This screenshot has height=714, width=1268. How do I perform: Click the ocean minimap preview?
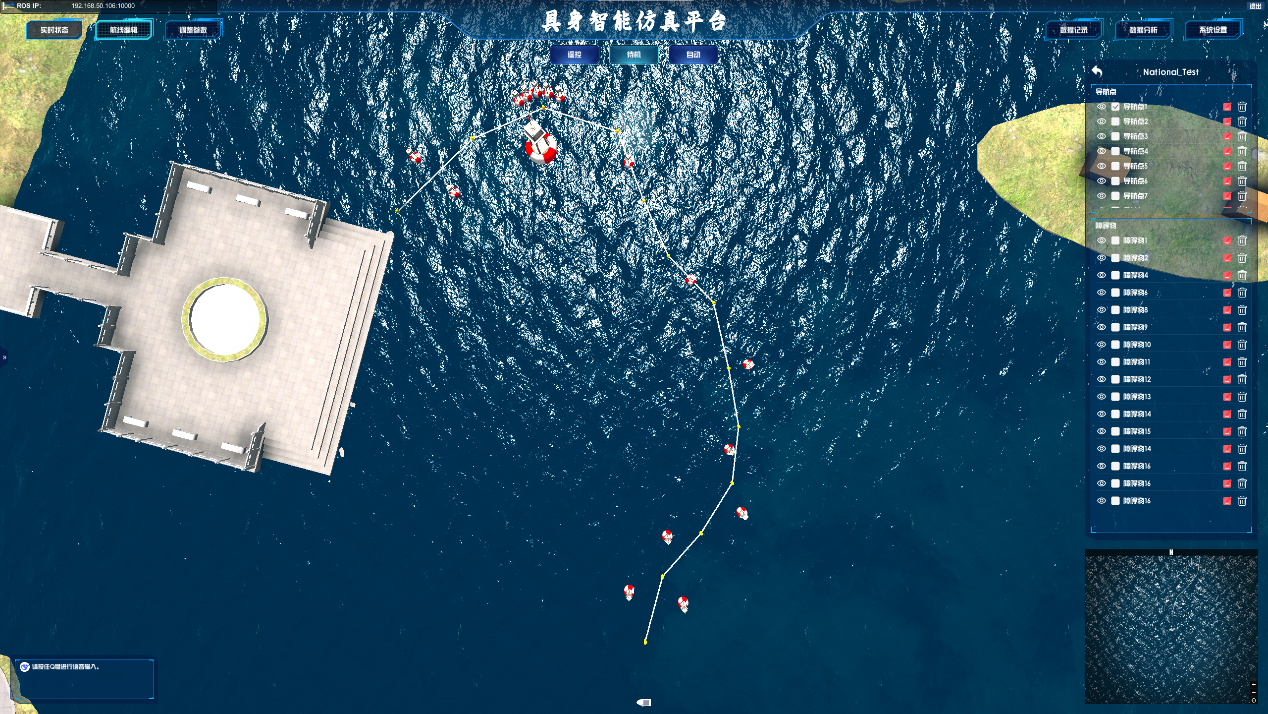tap(1170, 627)
